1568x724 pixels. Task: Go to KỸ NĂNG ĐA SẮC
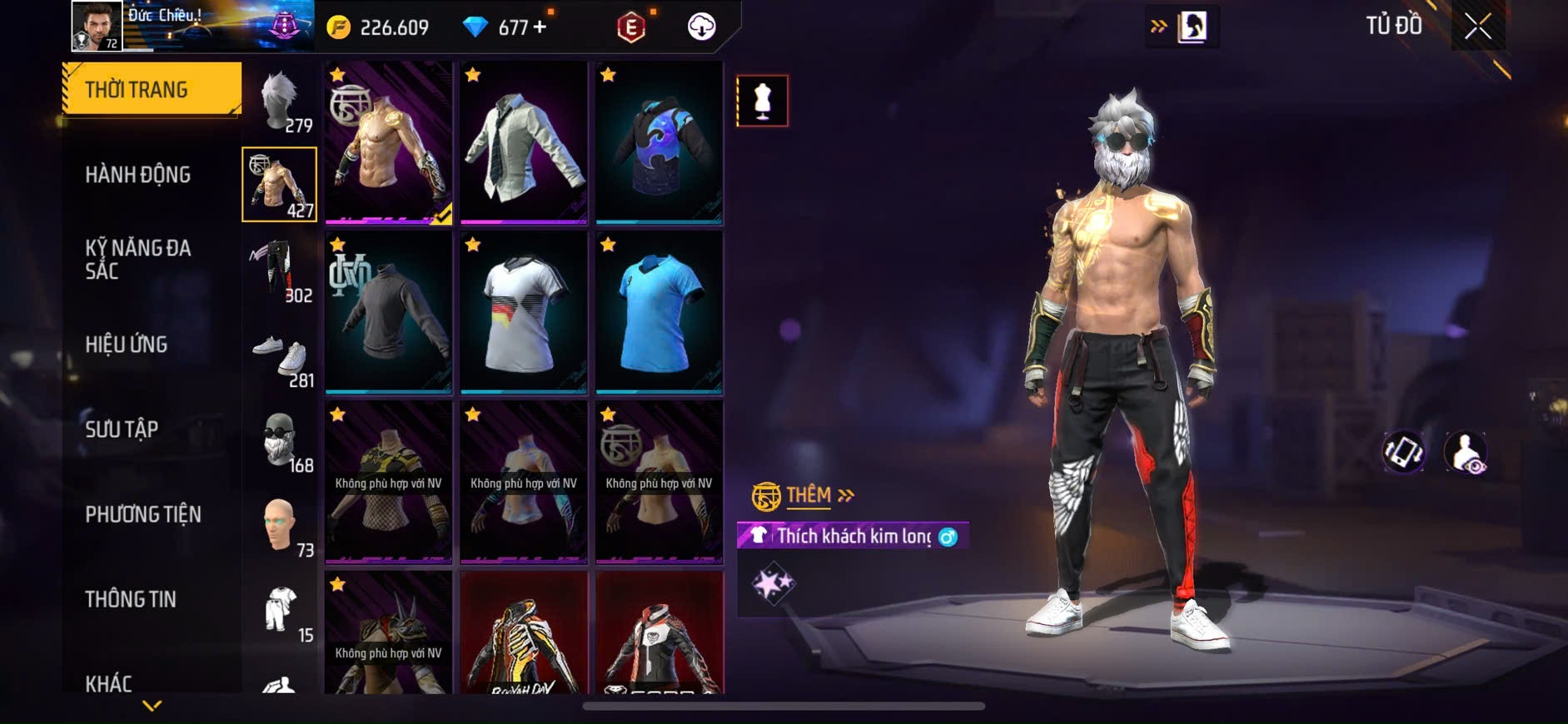click(138, 259)
